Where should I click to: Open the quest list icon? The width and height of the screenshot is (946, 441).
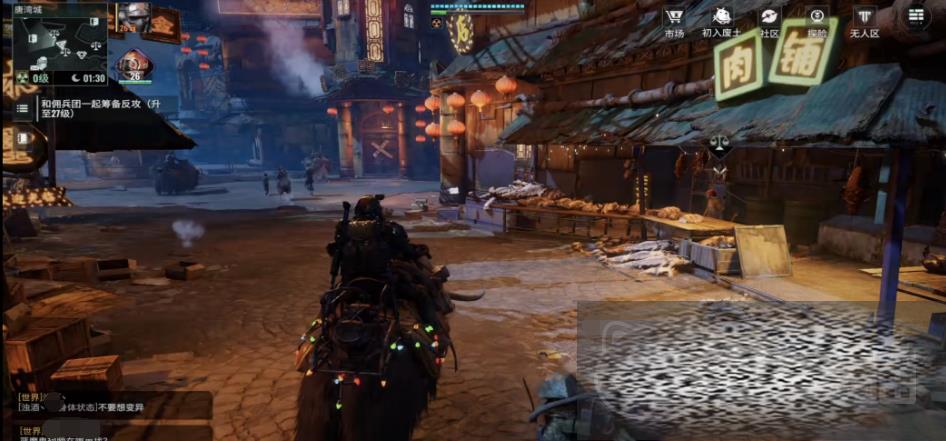[23, 108]
